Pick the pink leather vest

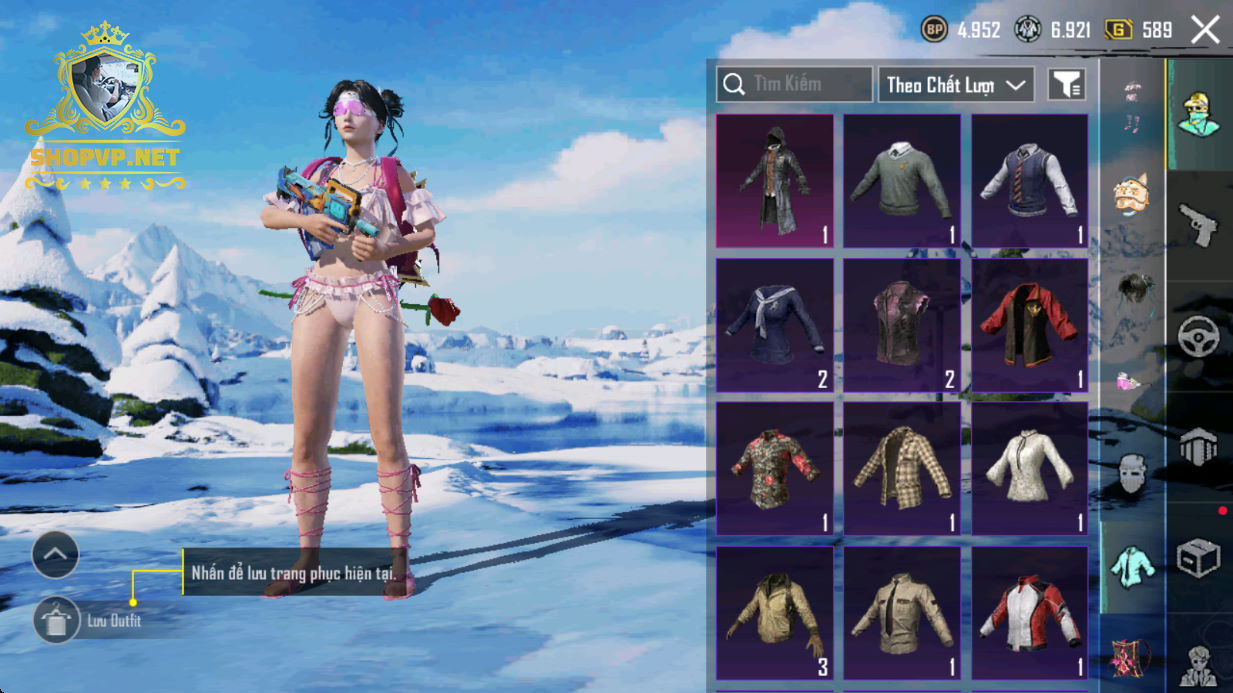point(902,325)
